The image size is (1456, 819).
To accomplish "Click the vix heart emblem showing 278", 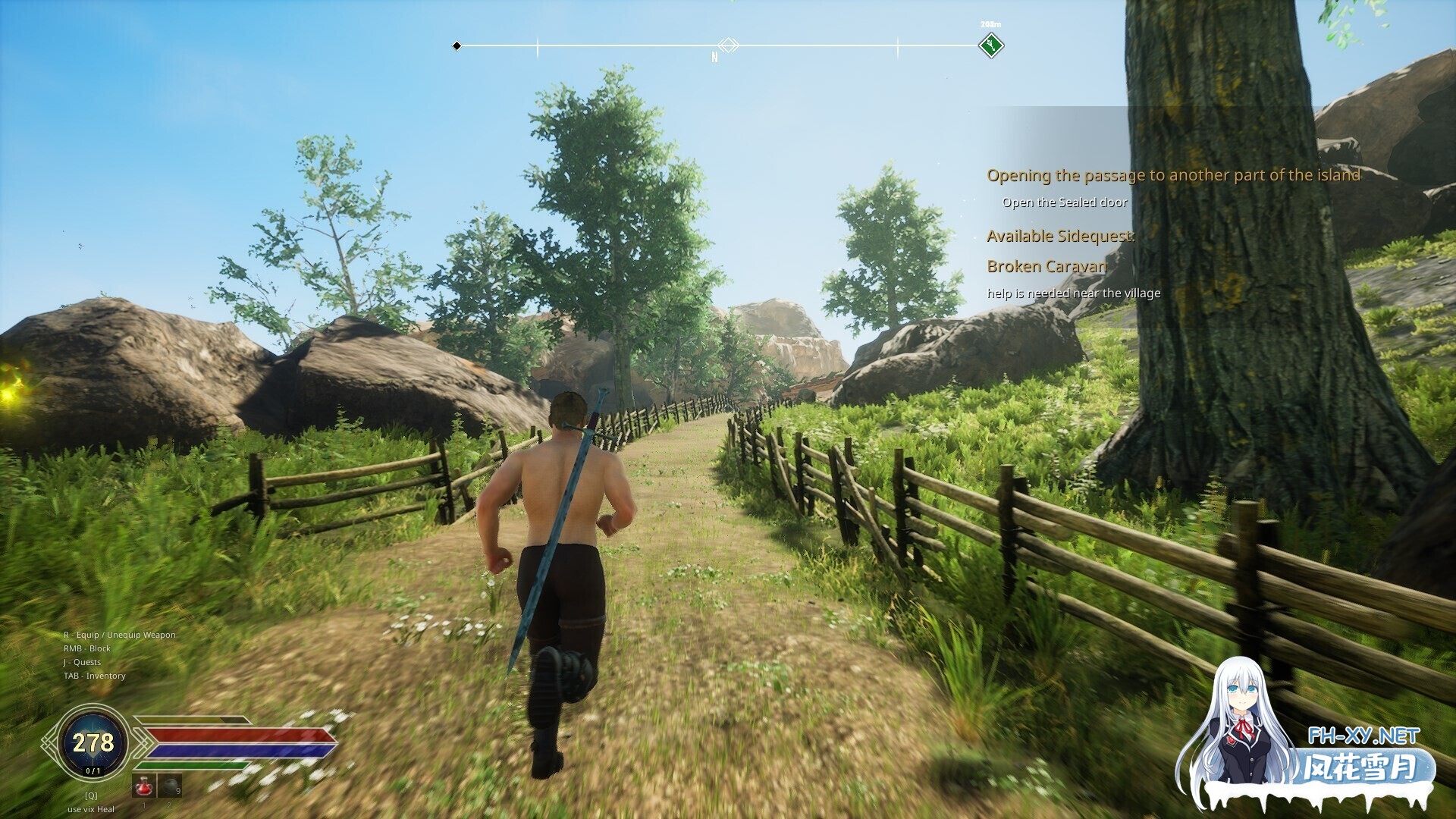I will pyautogui.click(x=93, y=742).
